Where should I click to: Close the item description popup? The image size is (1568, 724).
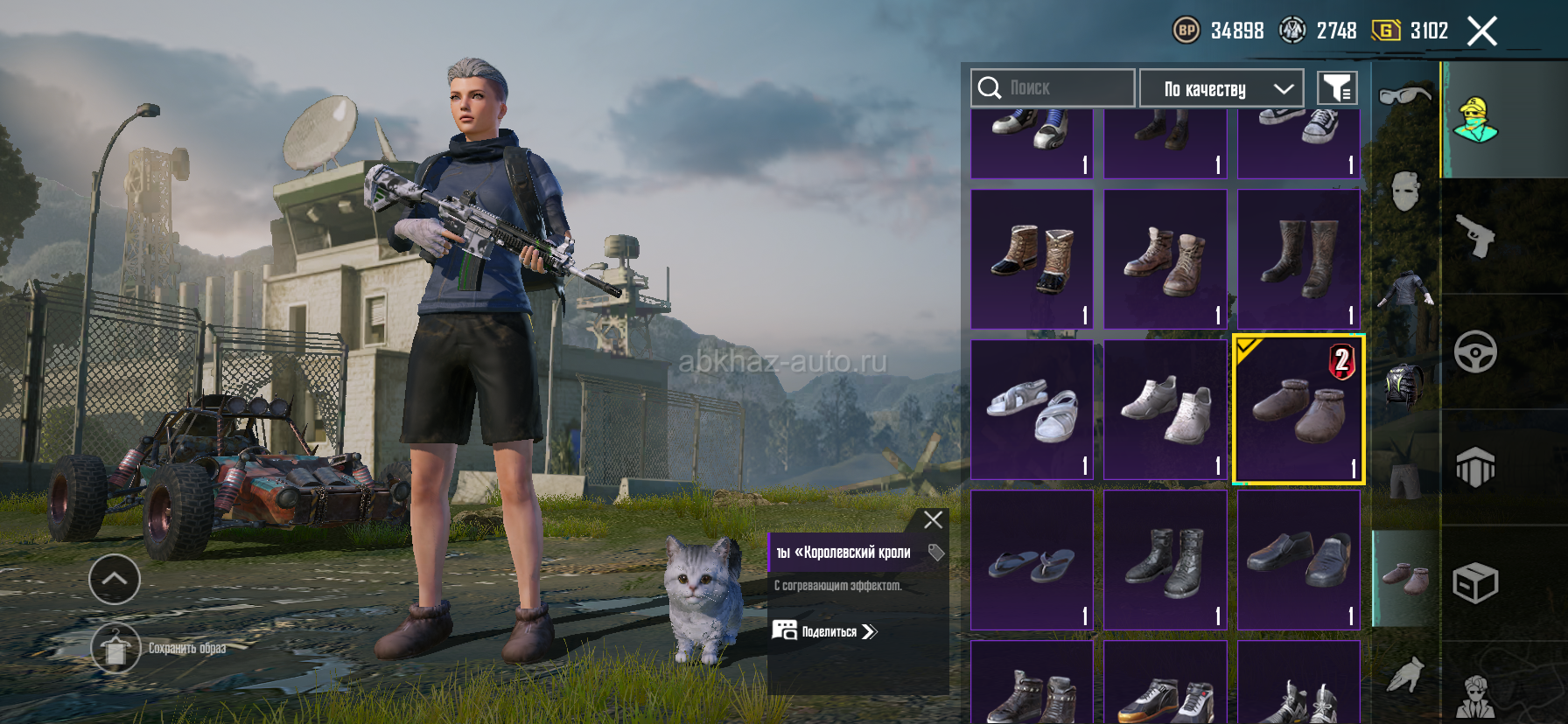(933, 520)
